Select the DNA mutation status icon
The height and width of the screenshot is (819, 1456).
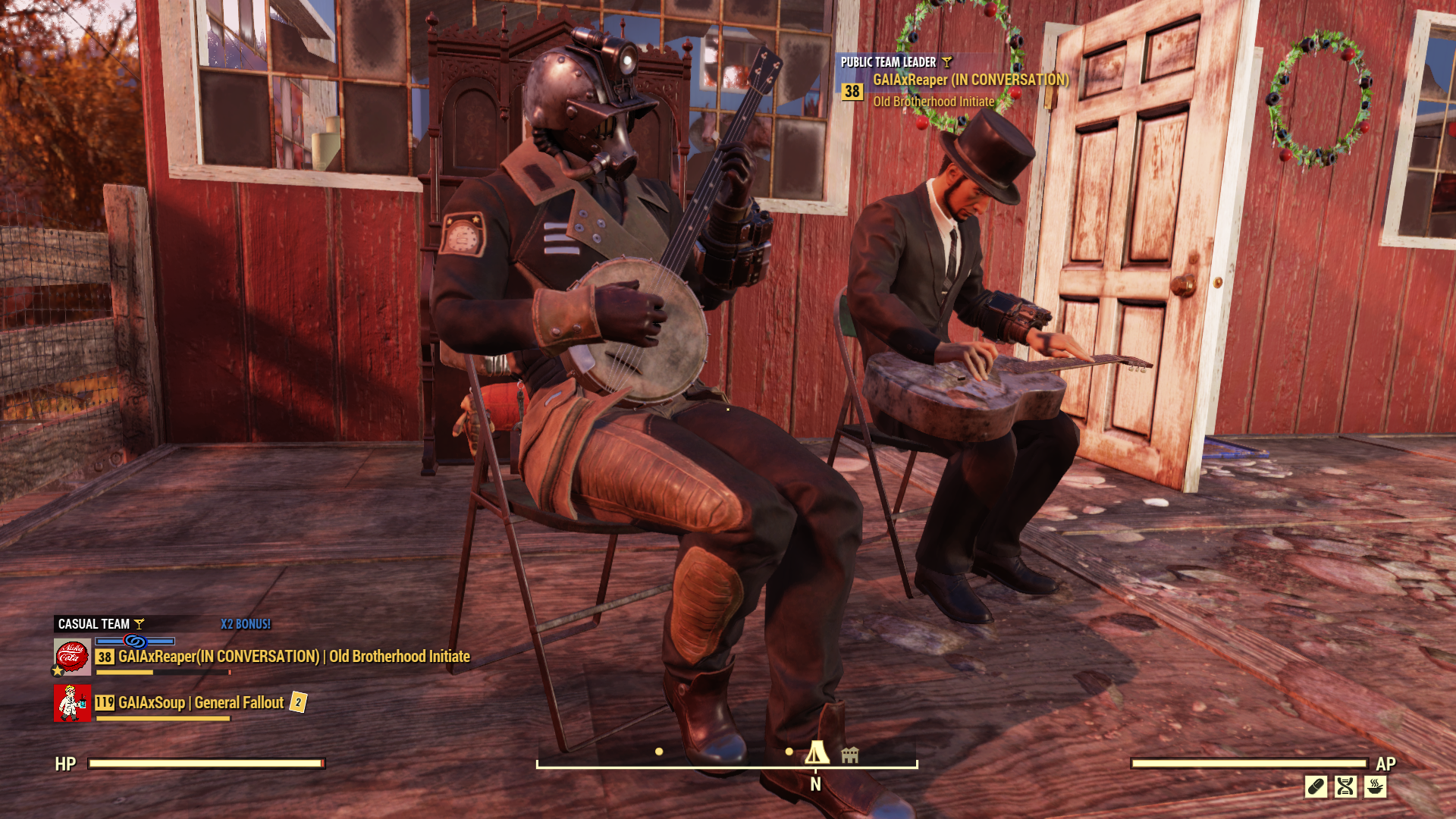click(x=1345, y=786)
